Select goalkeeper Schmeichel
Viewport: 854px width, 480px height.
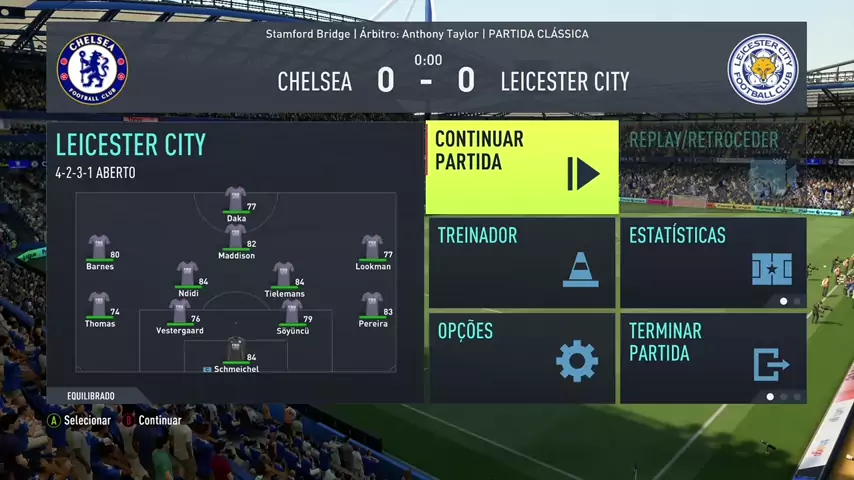coord(236,350)
